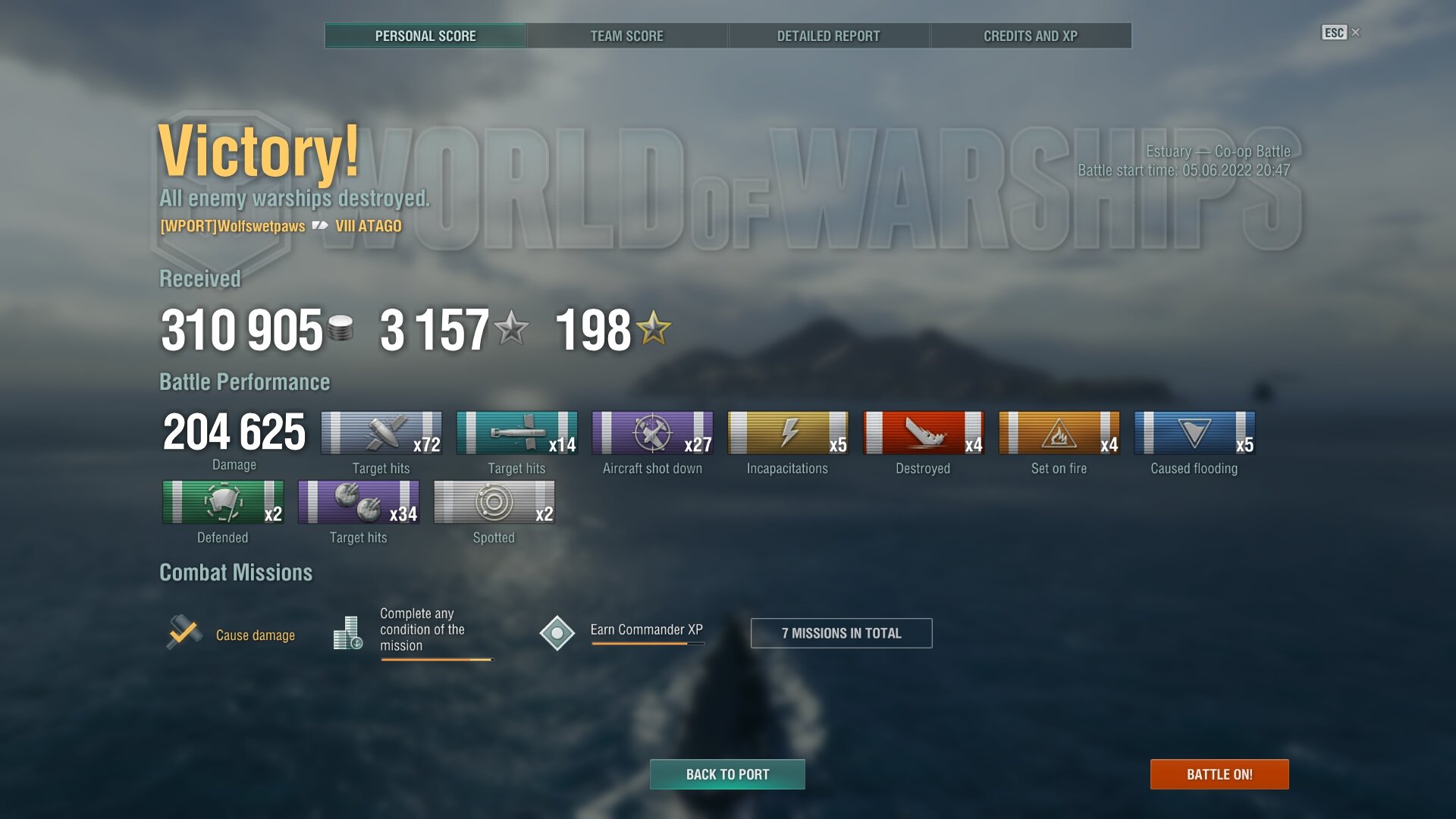The height and width of the screenshot is (819, 1456).
Task: Open the Team Score tab
Action: coord(626,36)
